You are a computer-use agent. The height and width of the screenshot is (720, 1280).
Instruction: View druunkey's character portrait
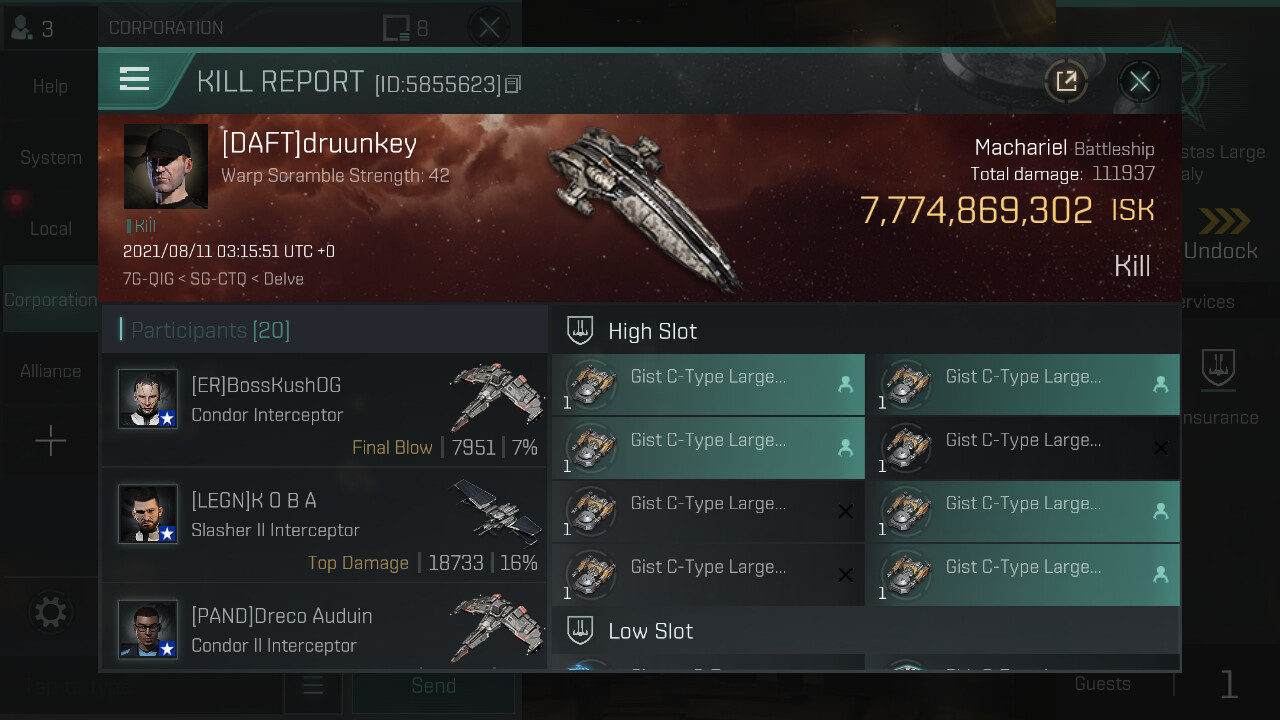point(166,166)
